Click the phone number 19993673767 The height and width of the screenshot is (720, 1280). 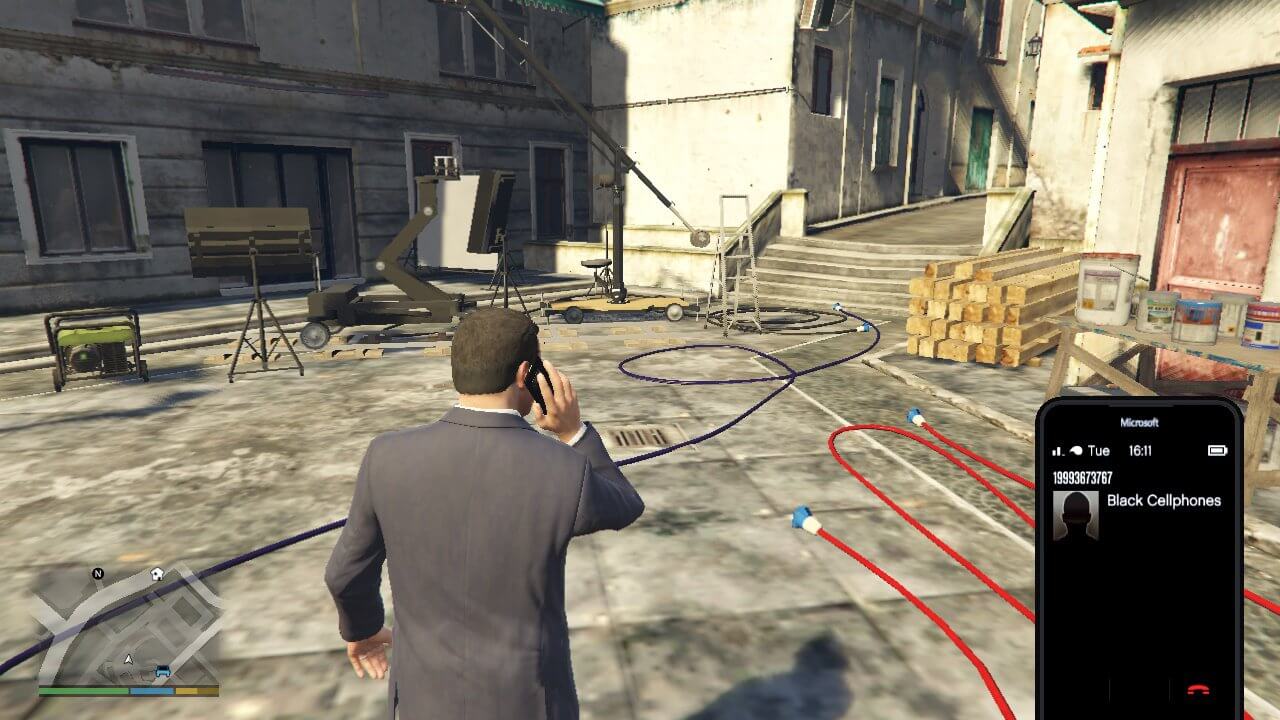click(x=1082, y=479)
